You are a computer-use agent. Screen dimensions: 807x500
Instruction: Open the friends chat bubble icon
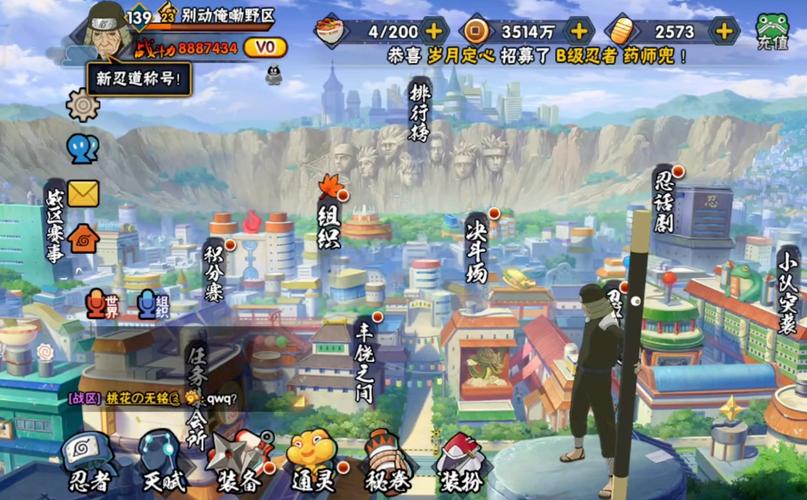83,149
